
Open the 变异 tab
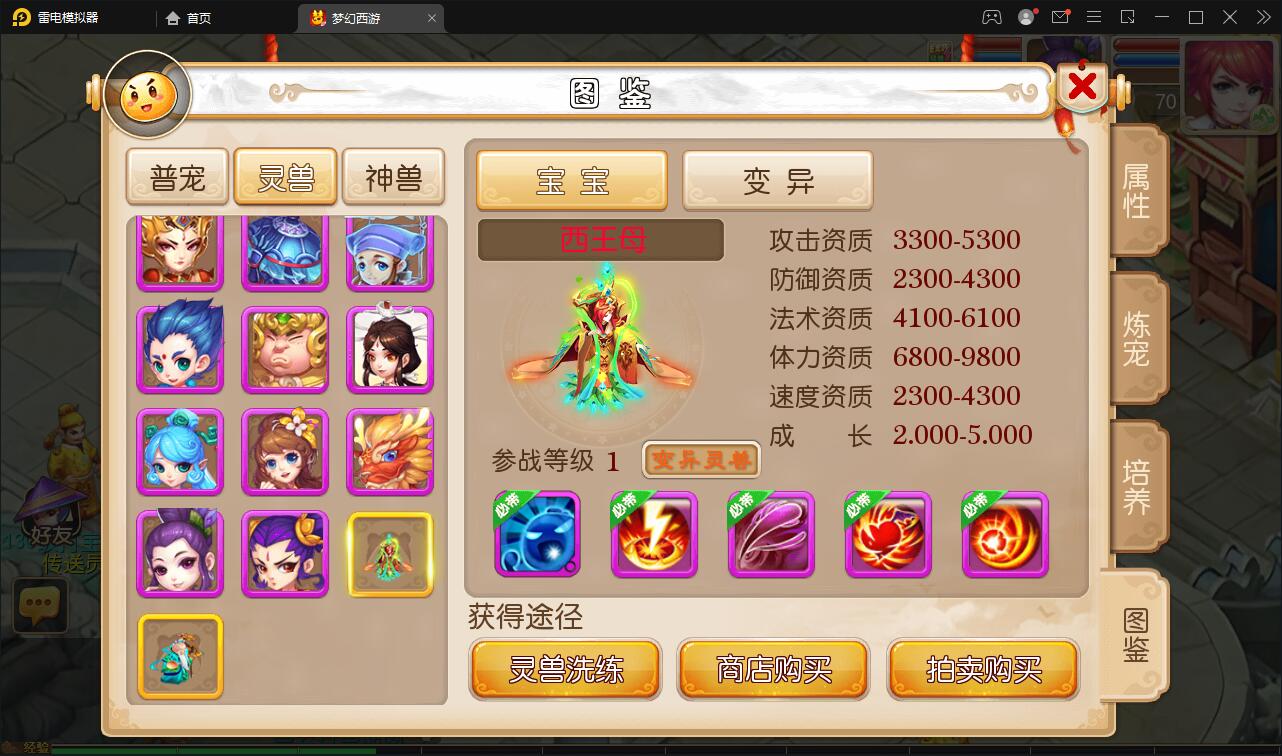click(778, 180)
